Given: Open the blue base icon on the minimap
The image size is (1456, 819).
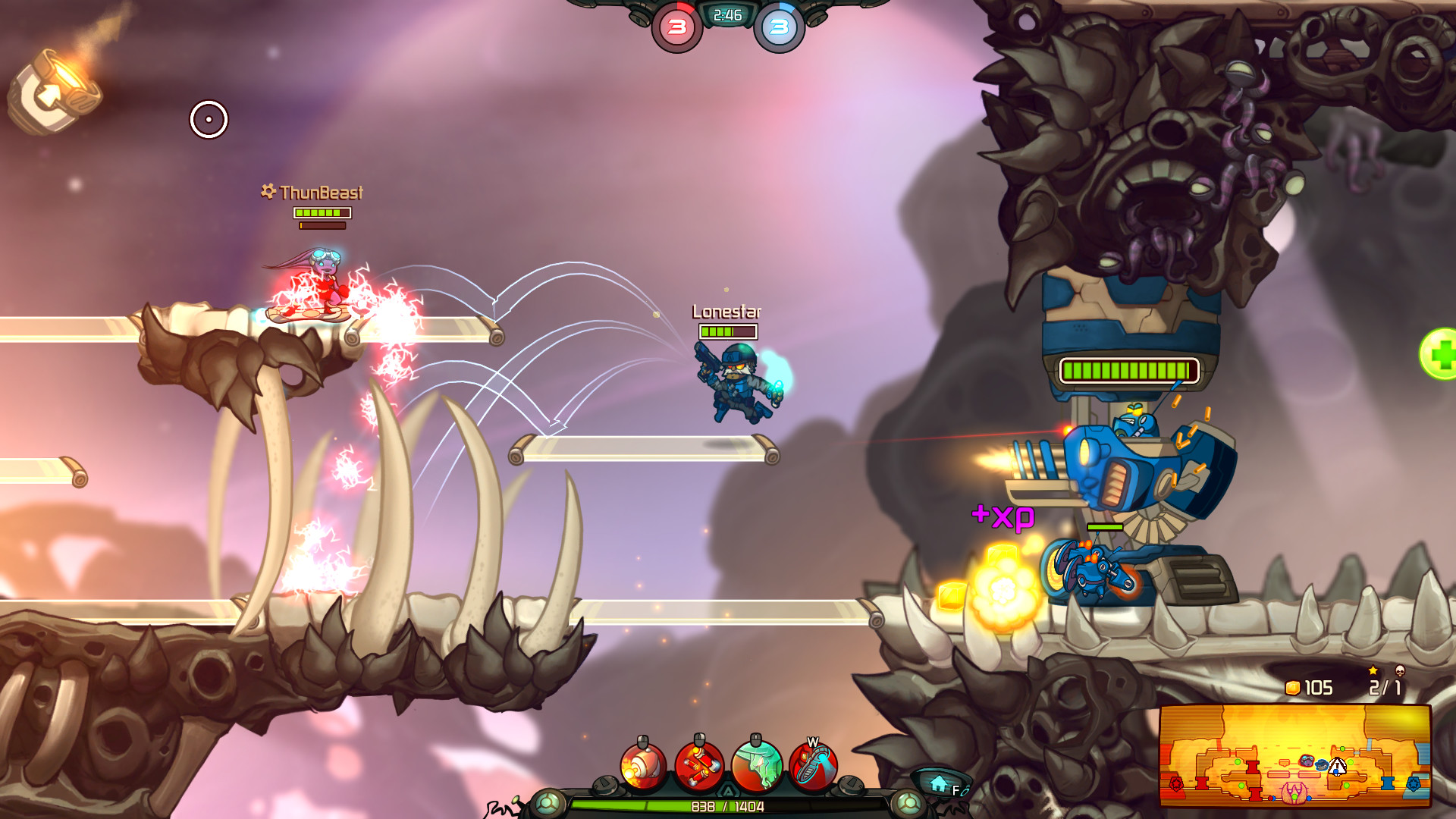Looking at the screenshot, I should [x=1414, y=785].
